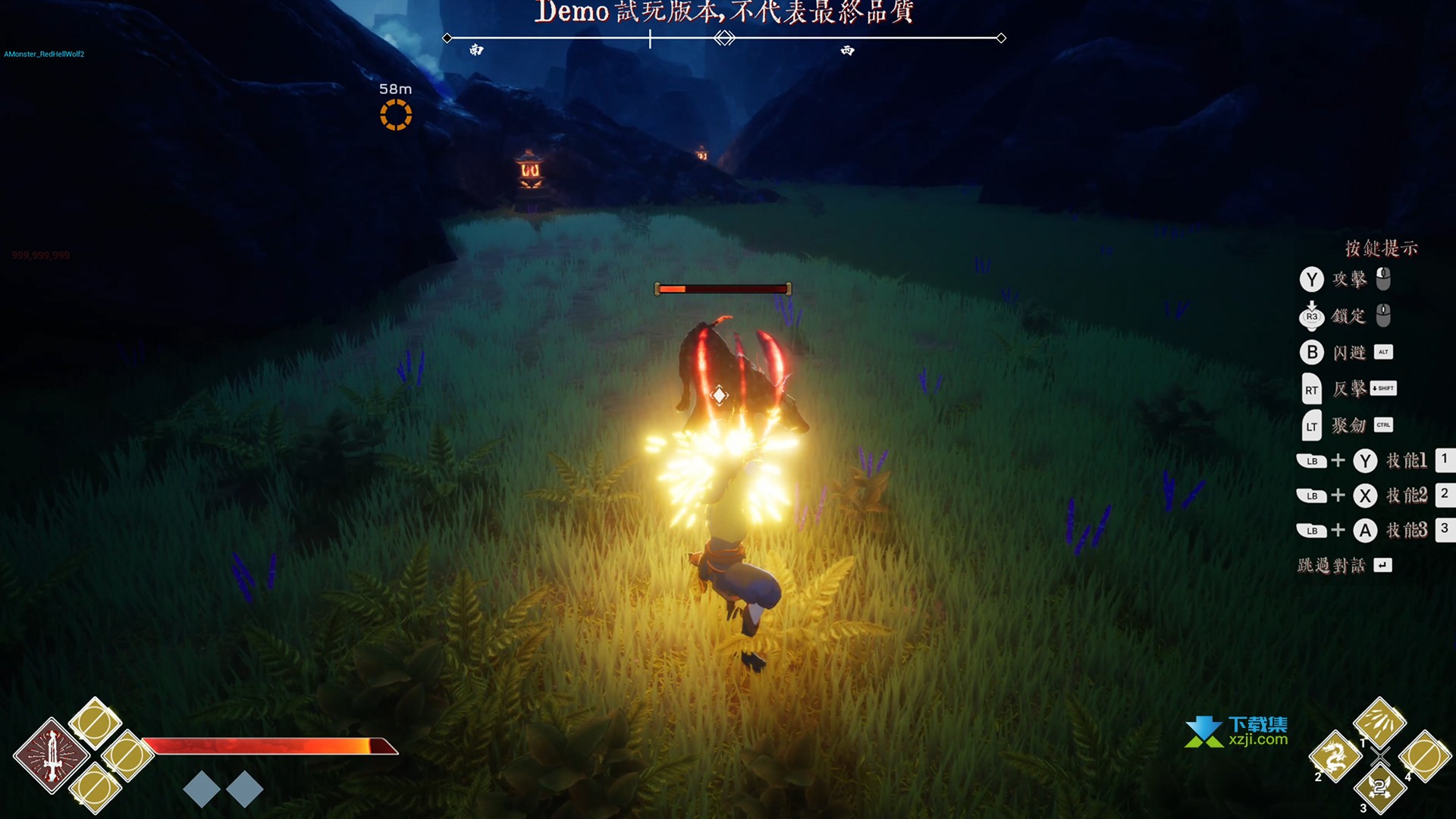The width and height of the screenshot is (1456, 819).
Task: Select the 58m orange objective marker
Action: coord(395,115)
